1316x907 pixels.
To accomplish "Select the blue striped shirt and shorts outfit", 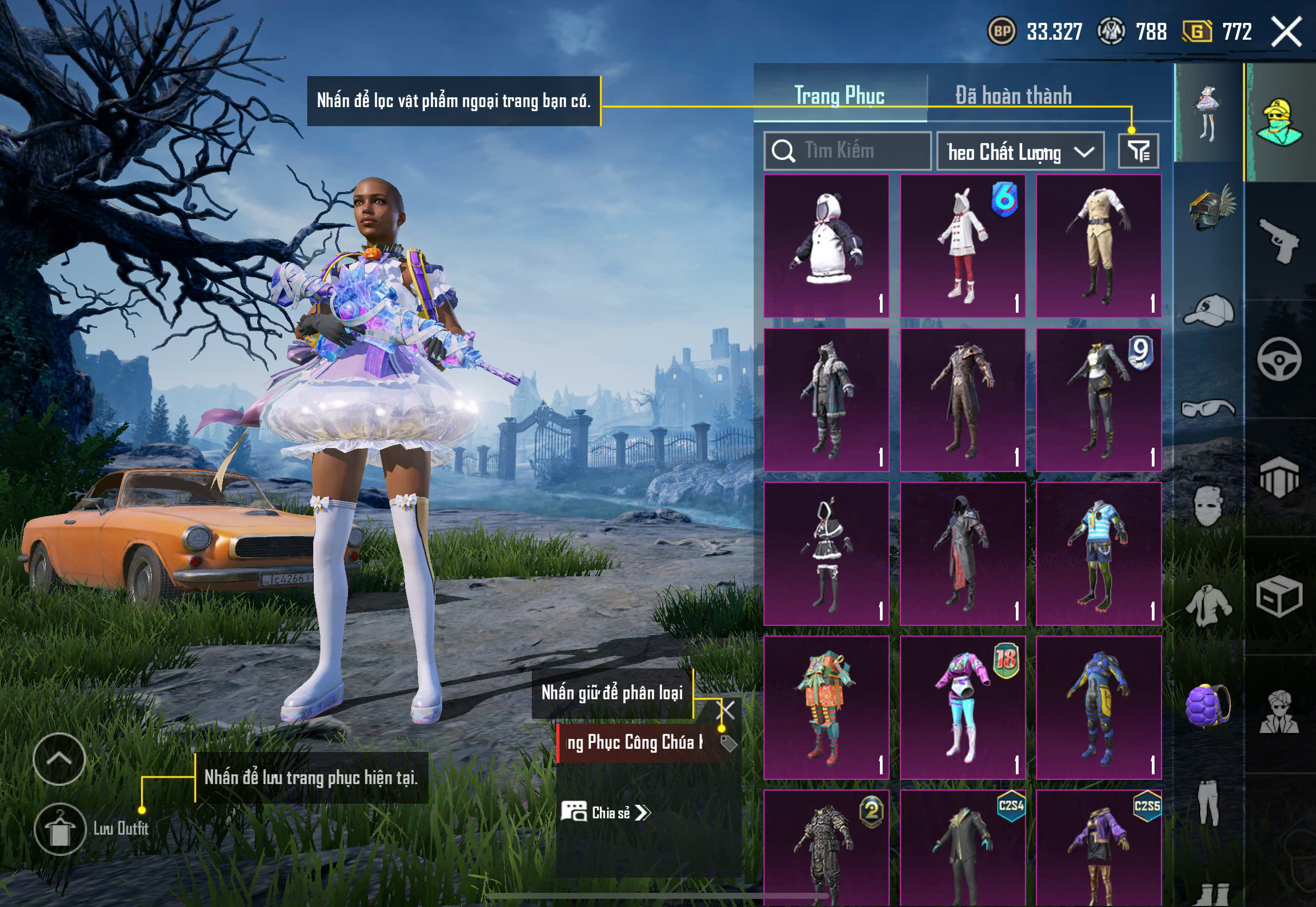I will 1098,554.
